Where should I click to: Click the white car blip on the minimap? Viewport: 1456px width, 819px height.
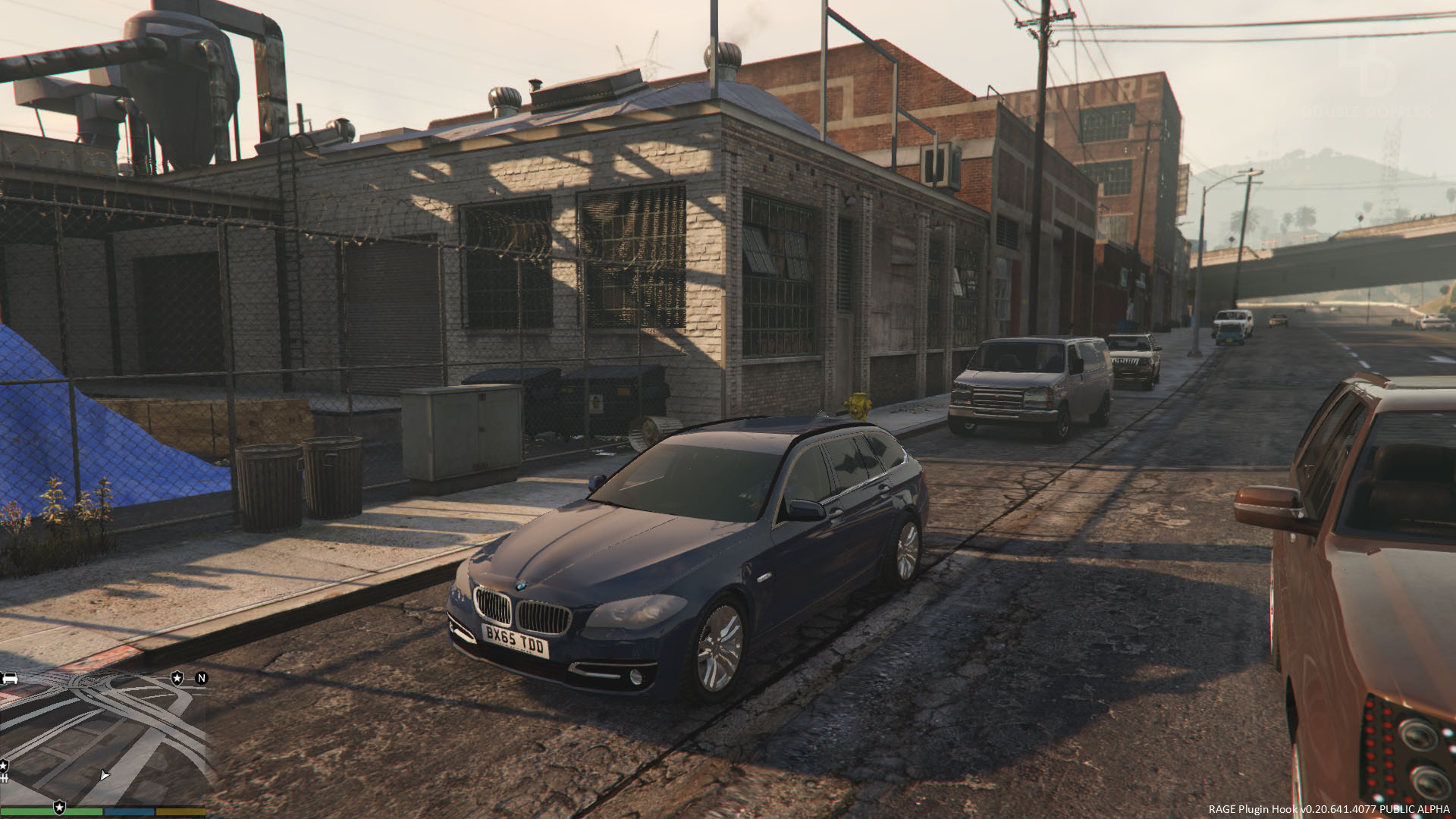click(x=9, y=678)
